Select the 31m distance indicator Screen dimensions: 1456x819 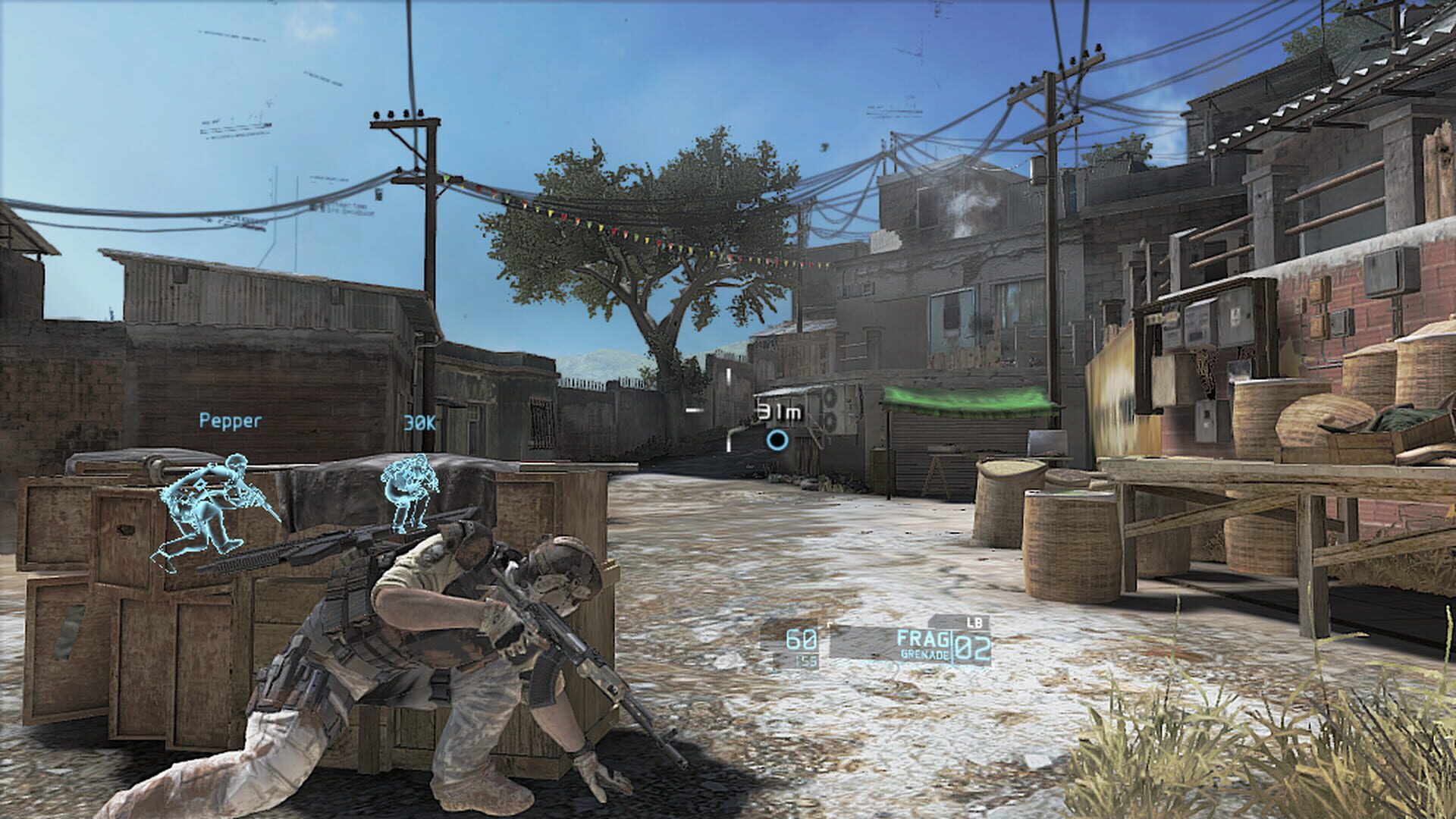779,409
